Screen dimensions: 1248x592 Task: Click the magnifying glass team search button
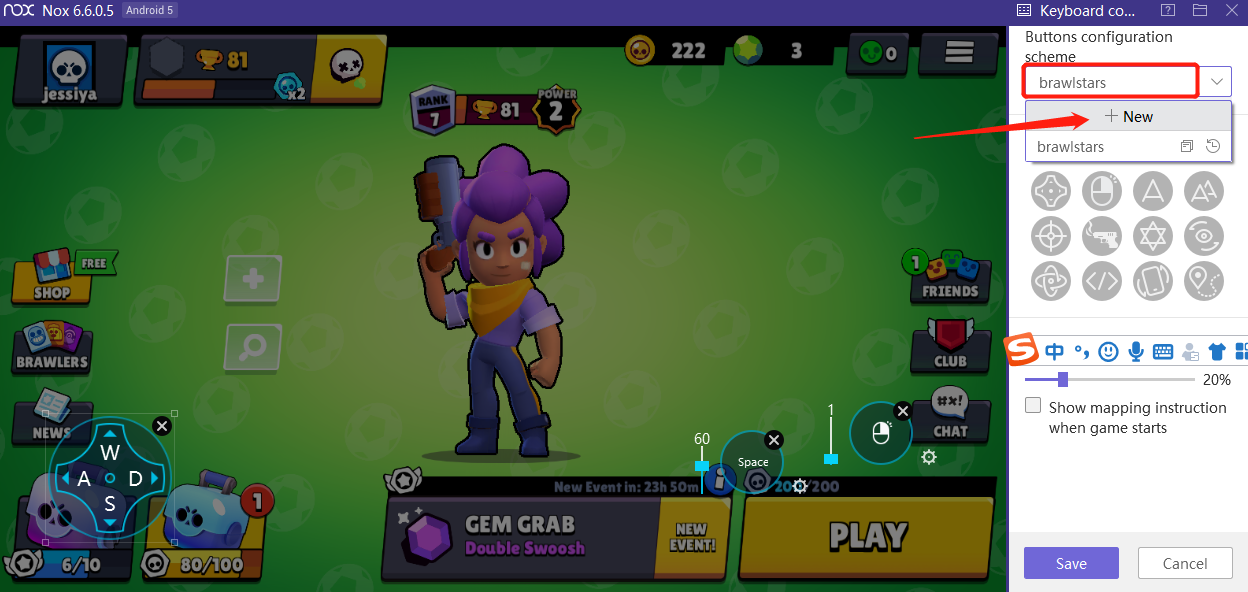(x=254, y=347)
